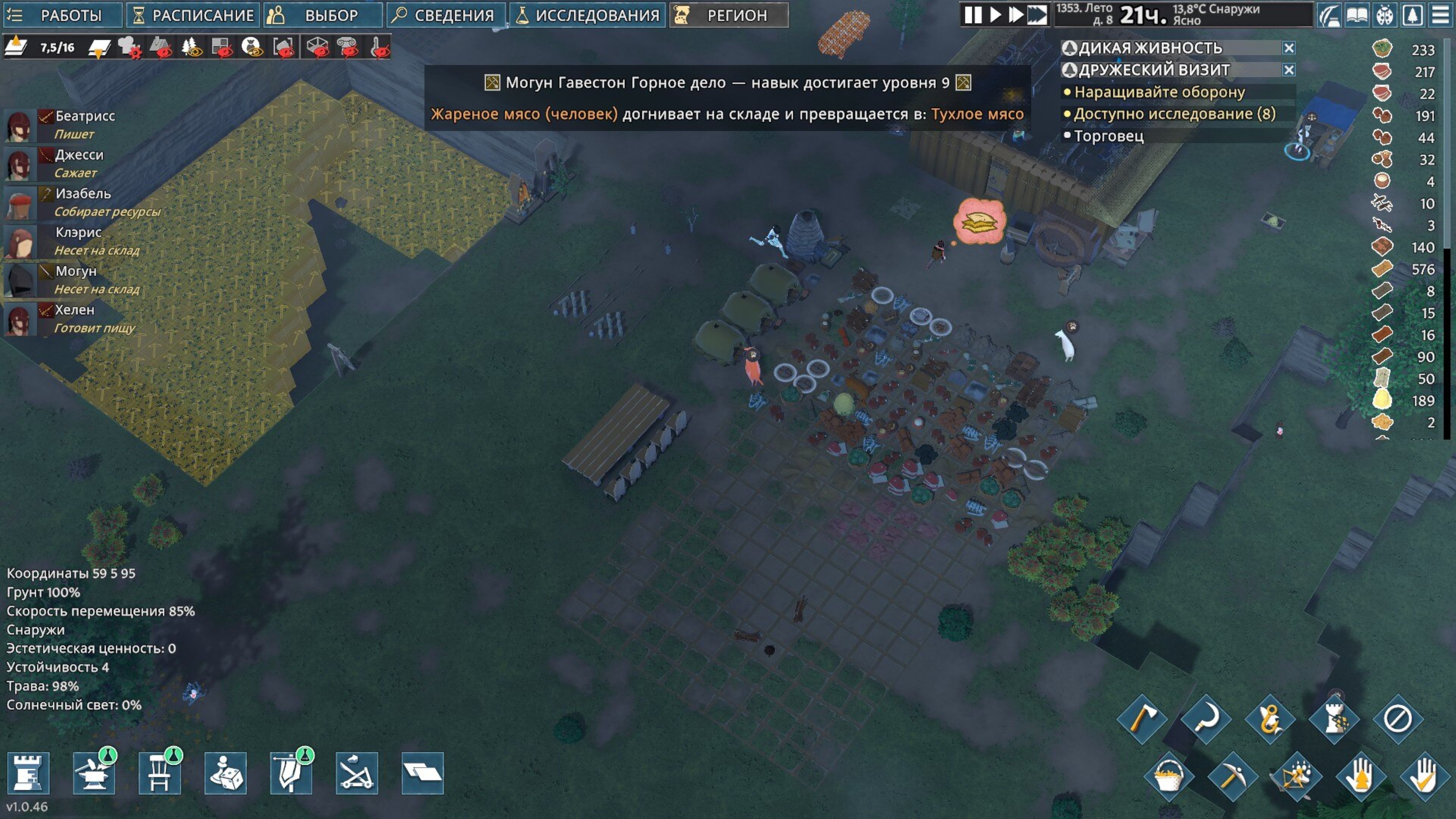Open the anvil production build category
The image size is (1456, 819).
pyautogui.click(x=94, y=773)
